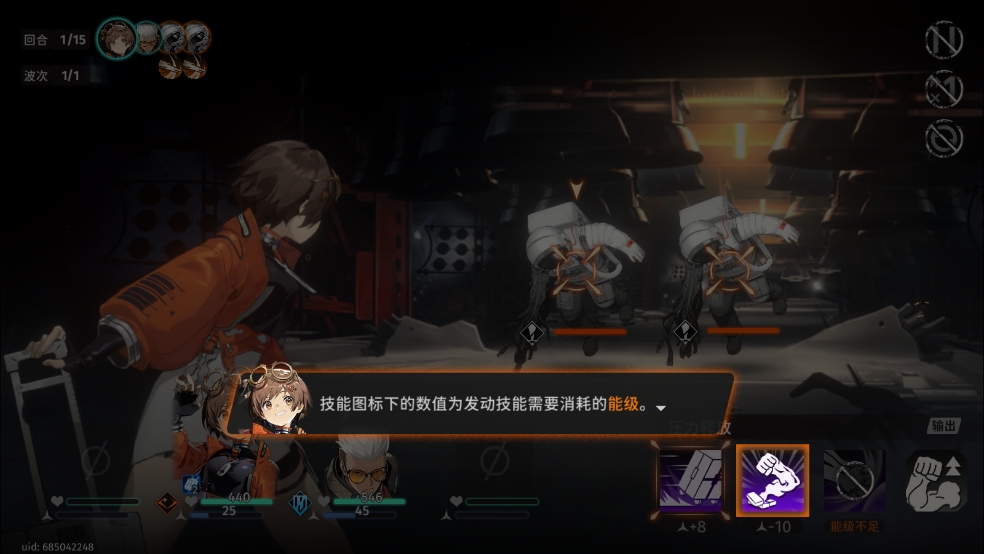
Task: Select the highlighted fist punch skill
Action: 772,480
